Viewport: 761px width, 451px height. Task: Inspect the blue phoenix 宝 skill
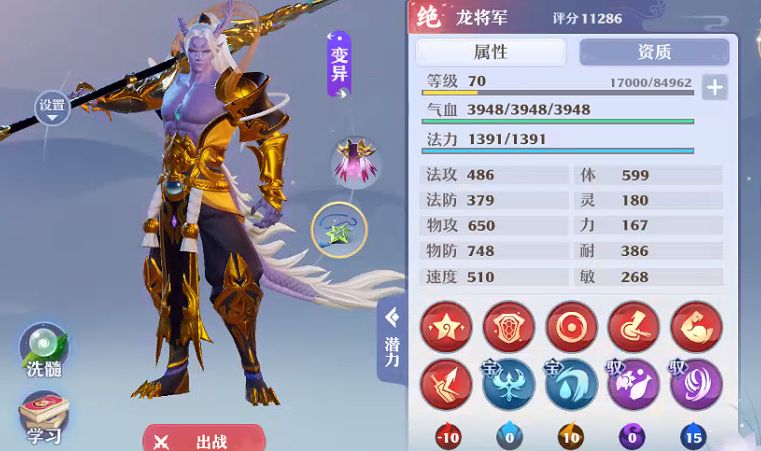point(509,385)
